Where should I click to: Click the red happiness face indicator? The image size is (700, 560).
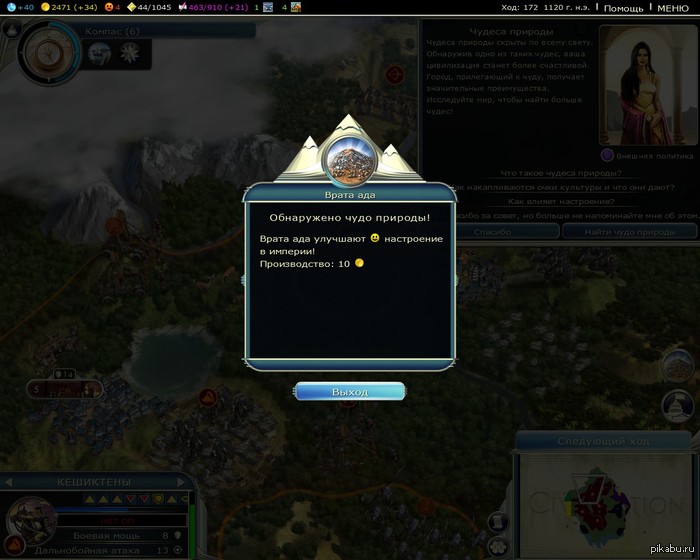coord(113,8)
